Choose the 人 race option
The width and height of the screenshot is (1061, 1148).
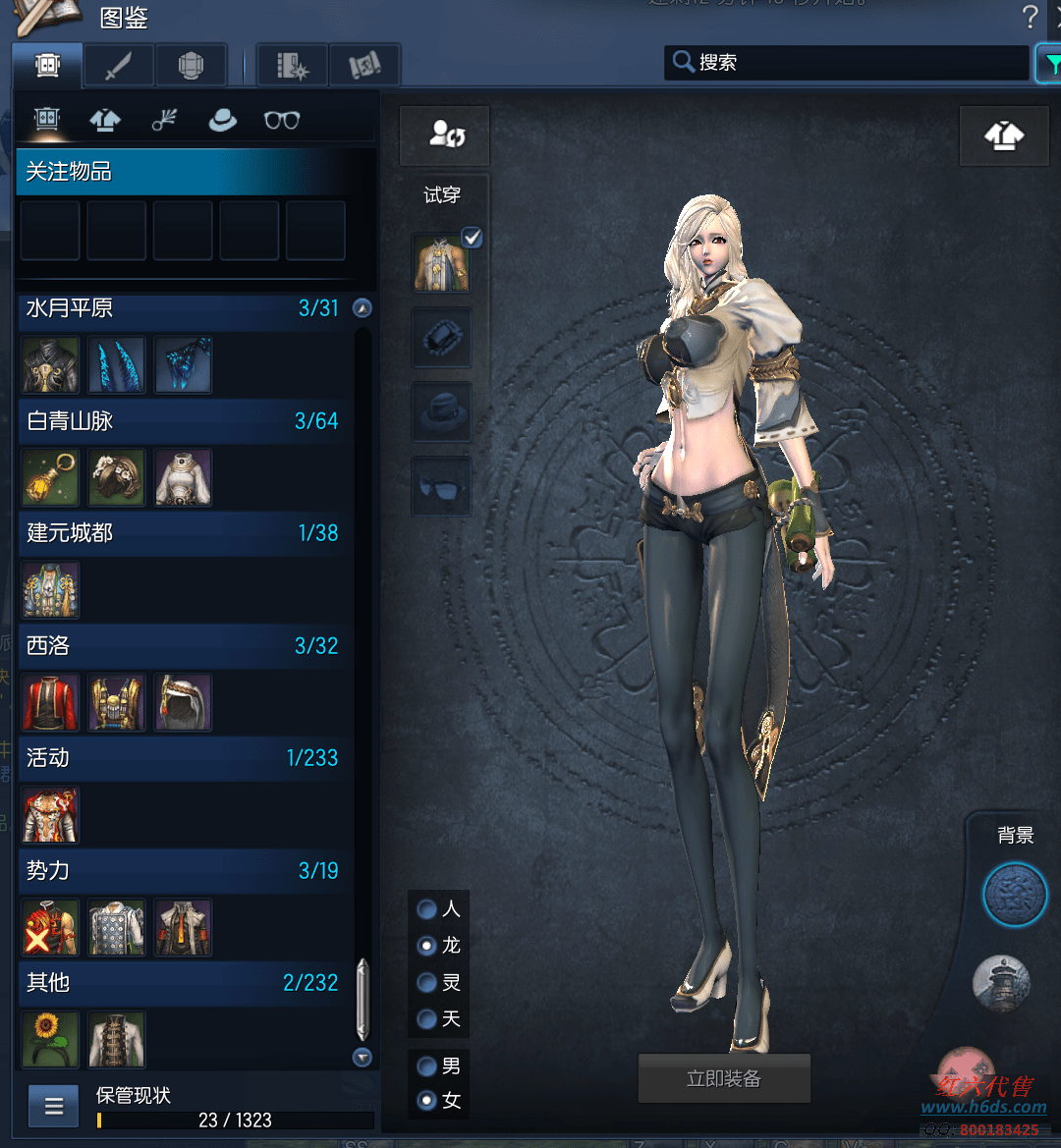427,909
